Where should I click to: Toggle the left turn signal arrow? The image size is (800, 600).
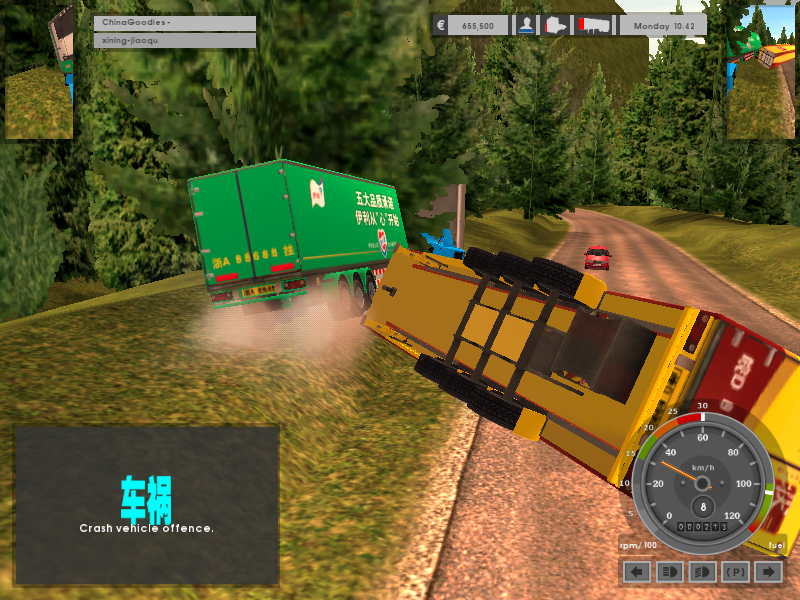pyautogui.click(x=637, y=571)
